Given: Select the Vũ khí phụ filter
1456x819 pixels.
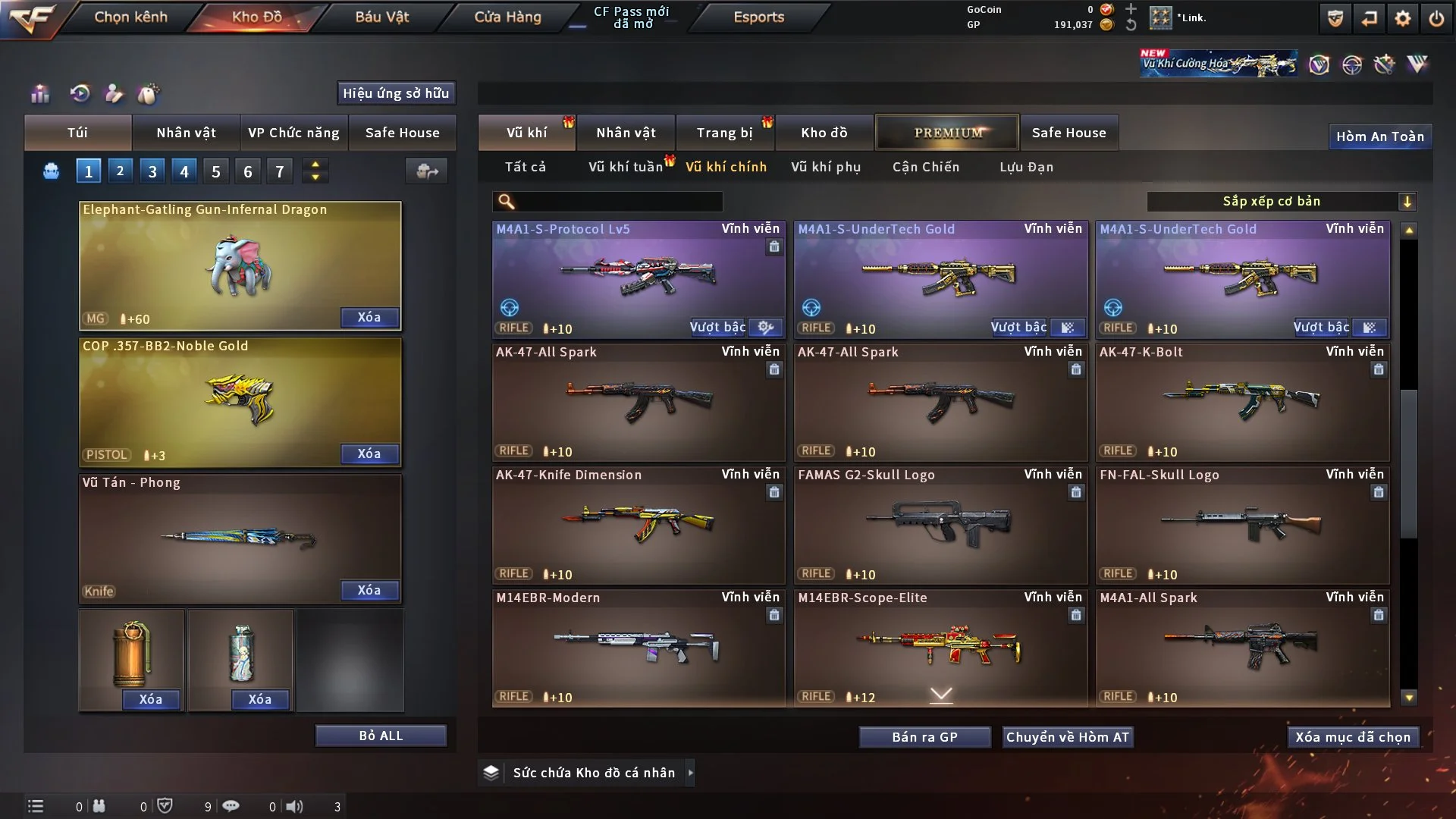Looking at the screenshot, I should pyautogui.click(x=825, y=167).
